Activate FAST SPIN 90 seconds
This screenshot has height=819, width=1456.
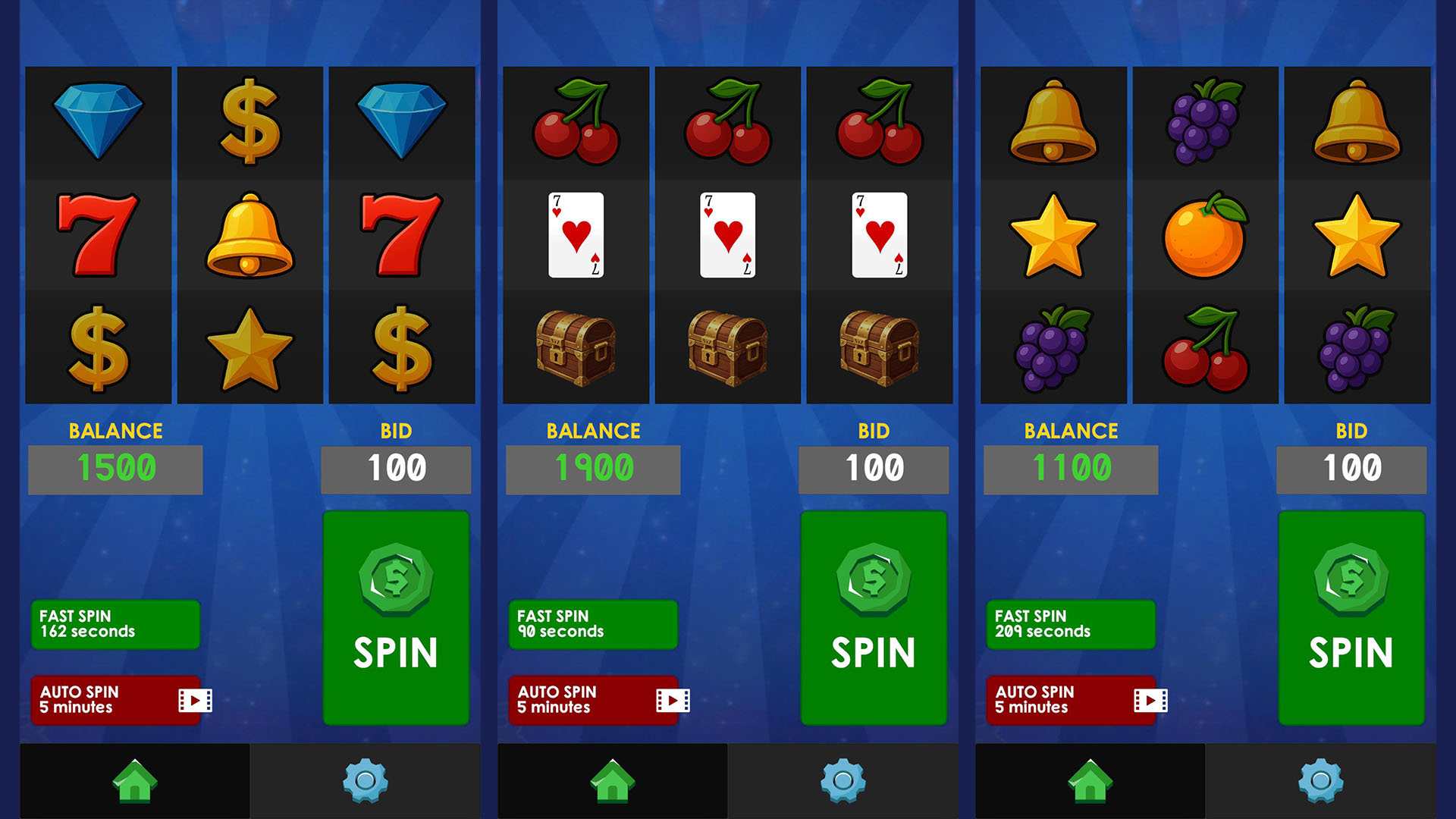592,623
